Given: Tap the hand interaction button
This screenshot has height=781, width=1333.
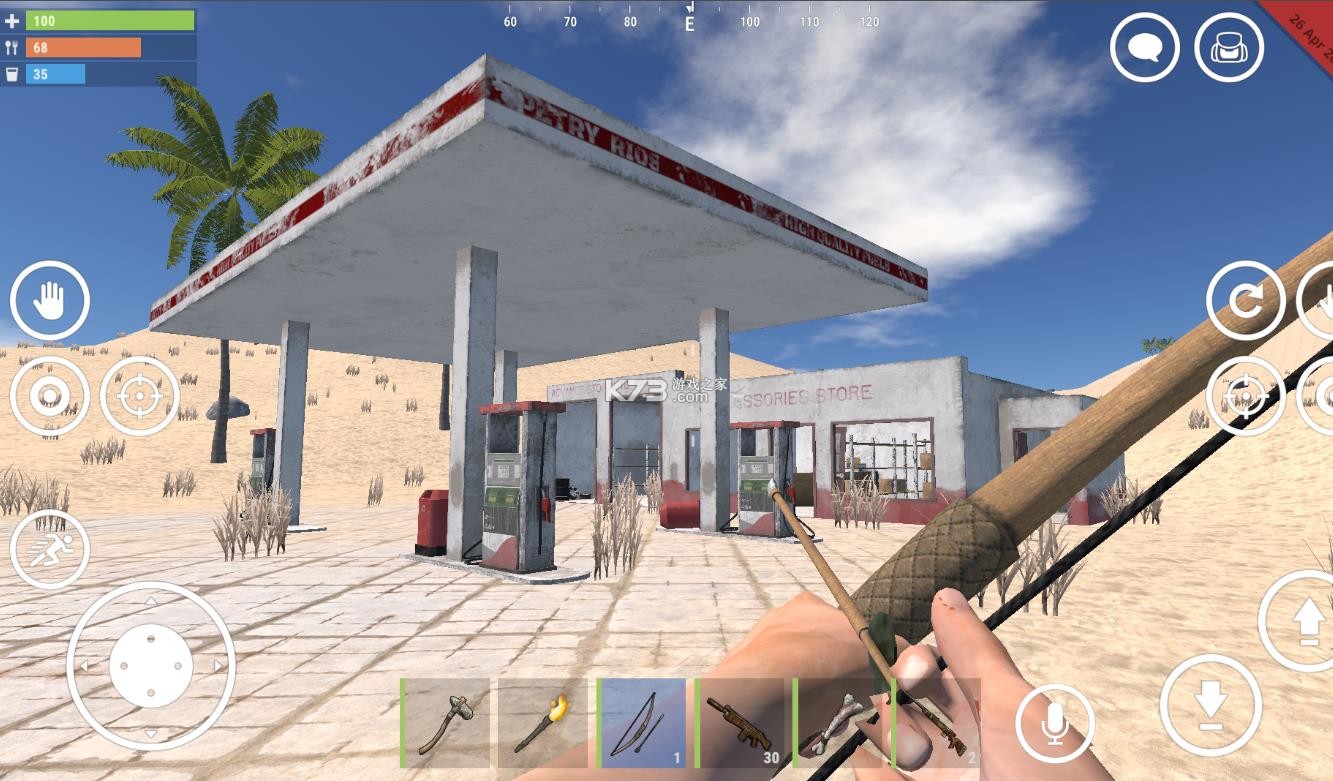Looking at the screenshot, I should (x=51, y=300).
